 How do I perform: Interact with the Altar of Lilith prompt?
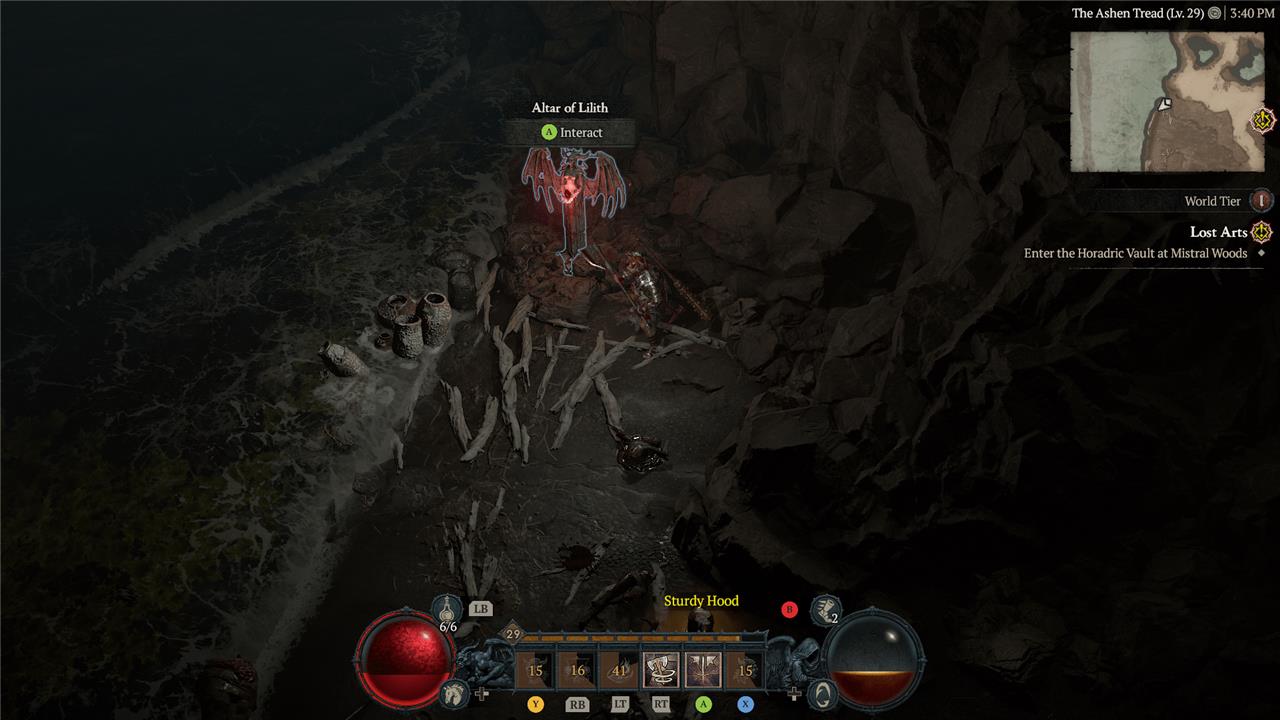point(571,132)
